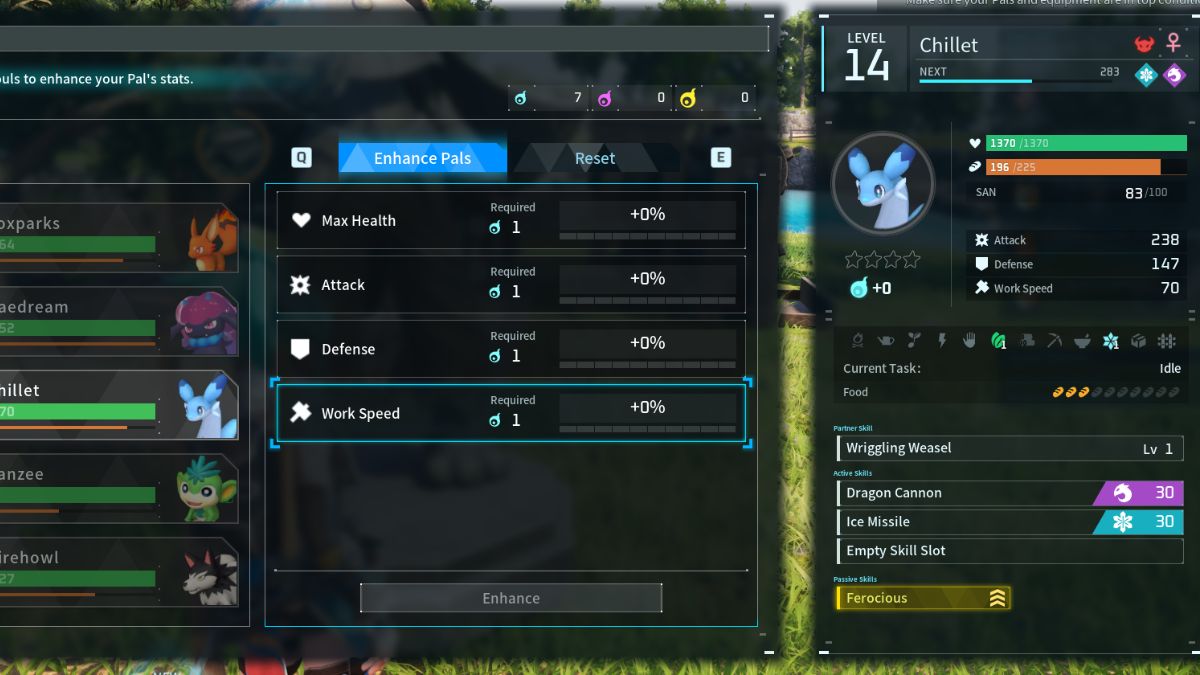Choose the Ice Missile active skill

pos(1009,522)
